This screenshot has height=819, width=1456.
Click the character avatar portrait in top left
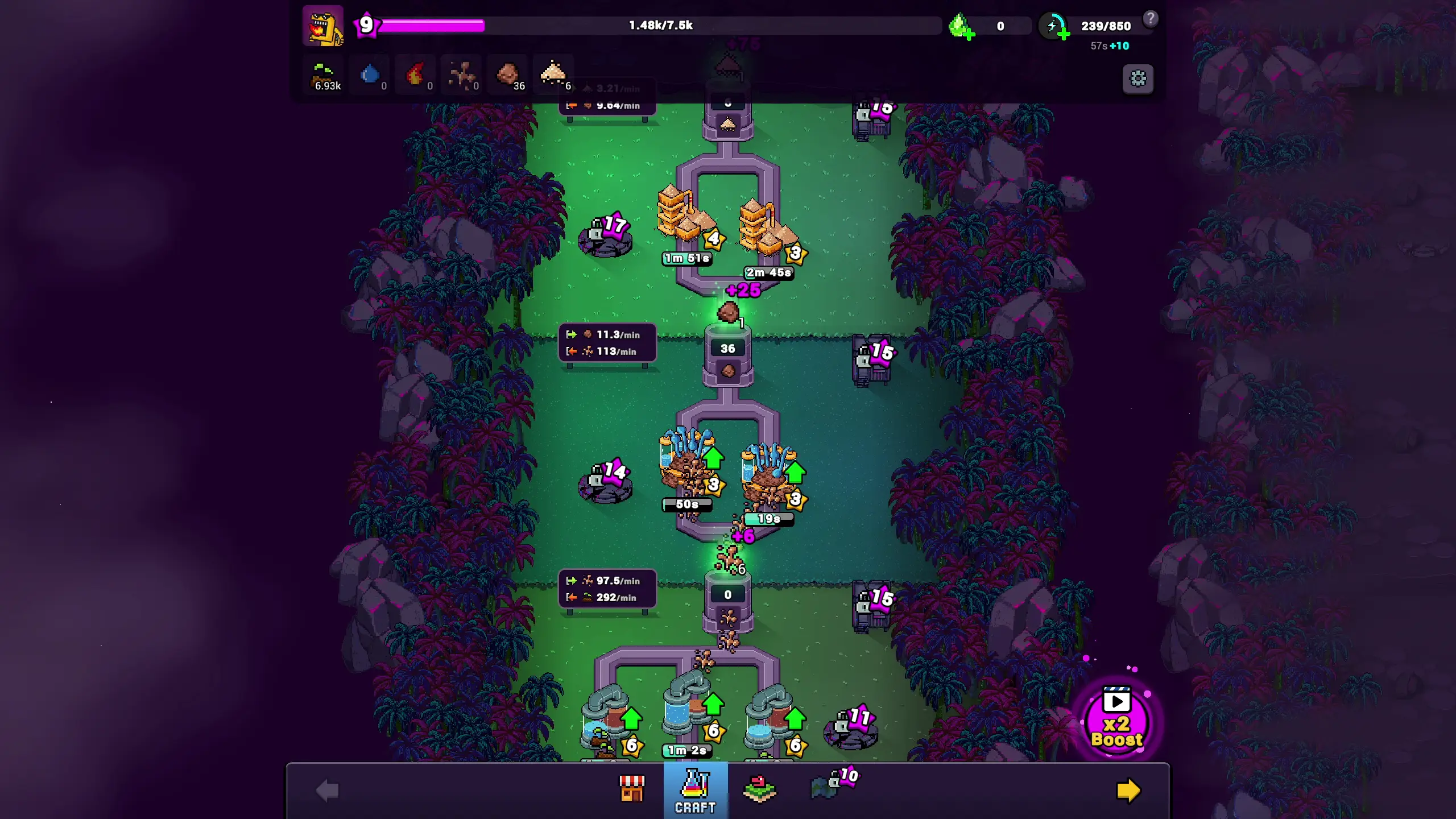(x=323, y=26)
